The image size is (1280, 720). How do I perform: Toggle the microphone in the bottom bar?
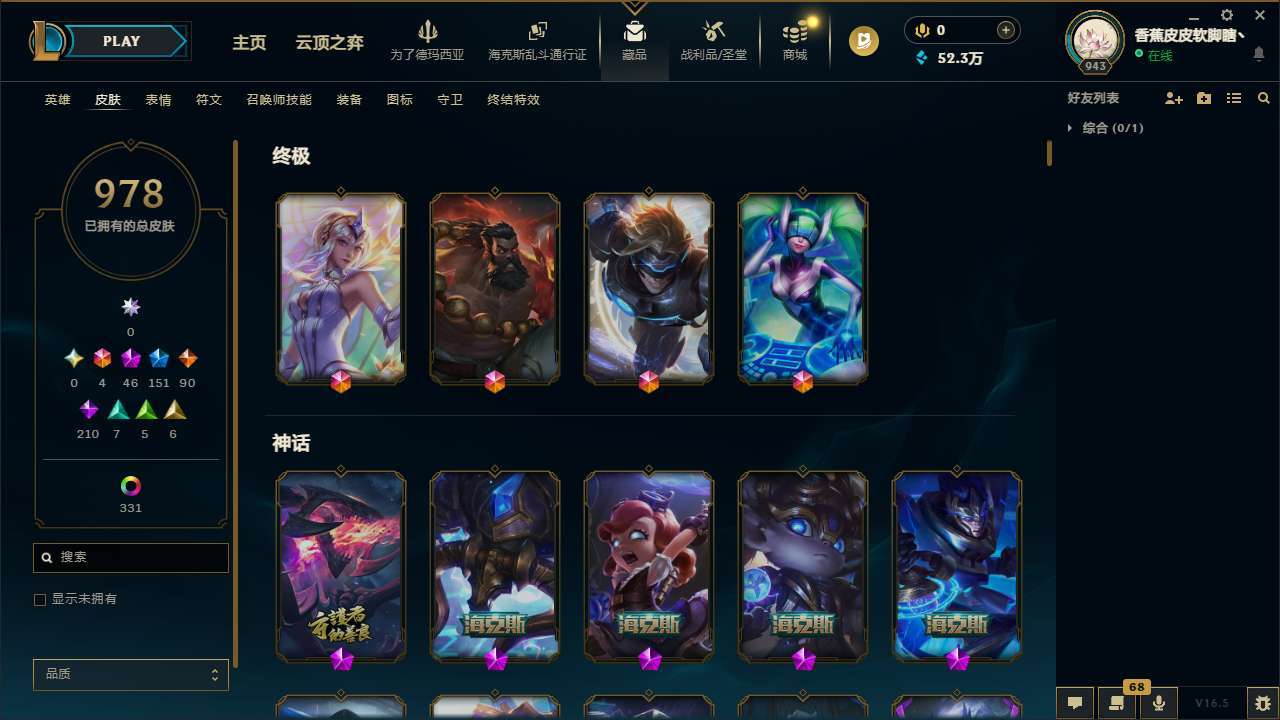[1157, 701]
